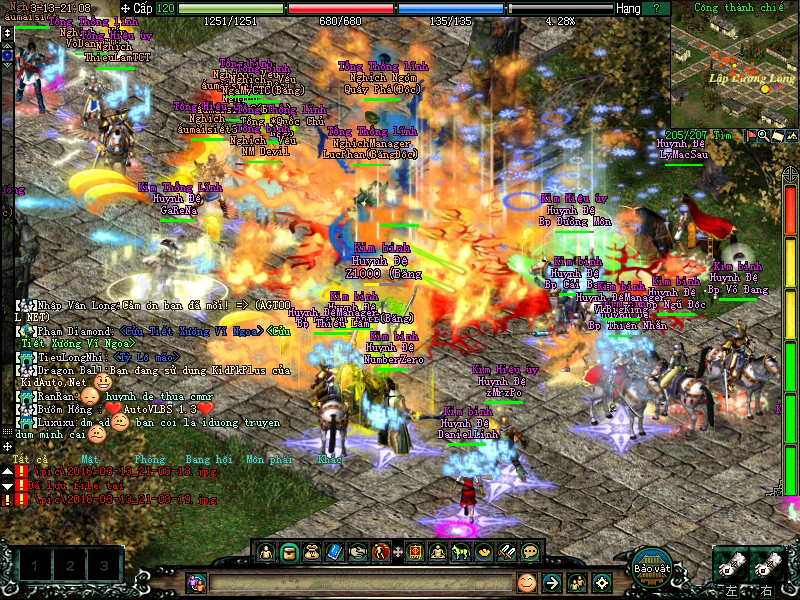The height and width of the screenshot is (600, 800).
Task: Click the red flag icon under the minimap
Action: [751, 135]
